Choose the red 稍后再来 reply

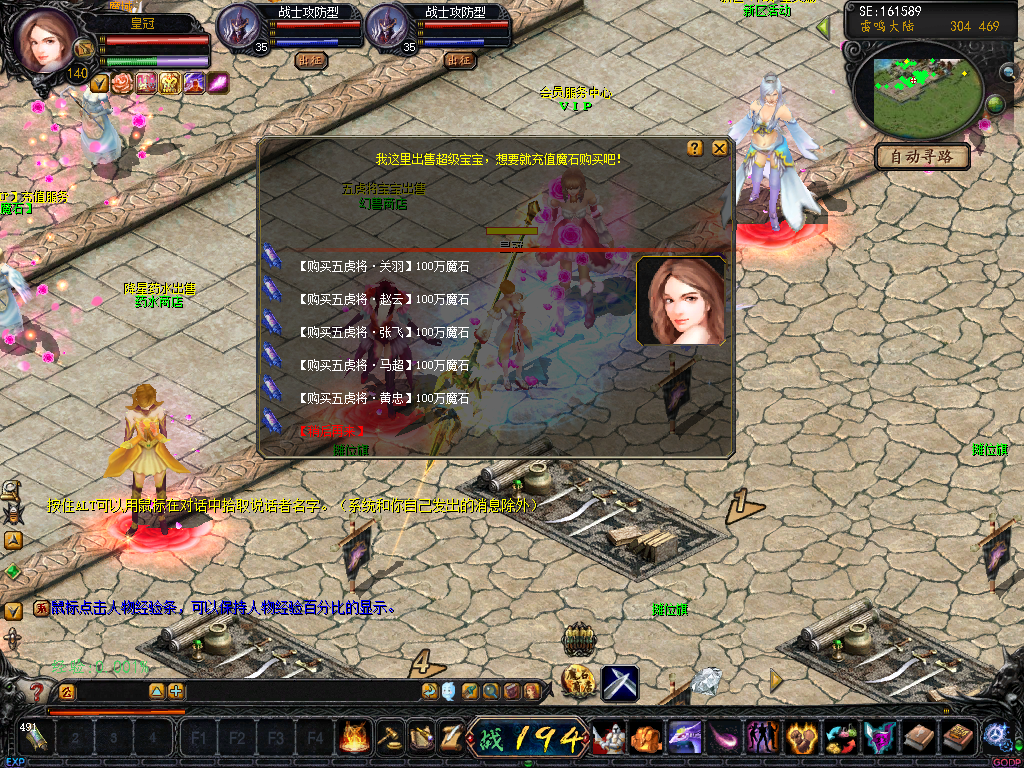[332, 431]
